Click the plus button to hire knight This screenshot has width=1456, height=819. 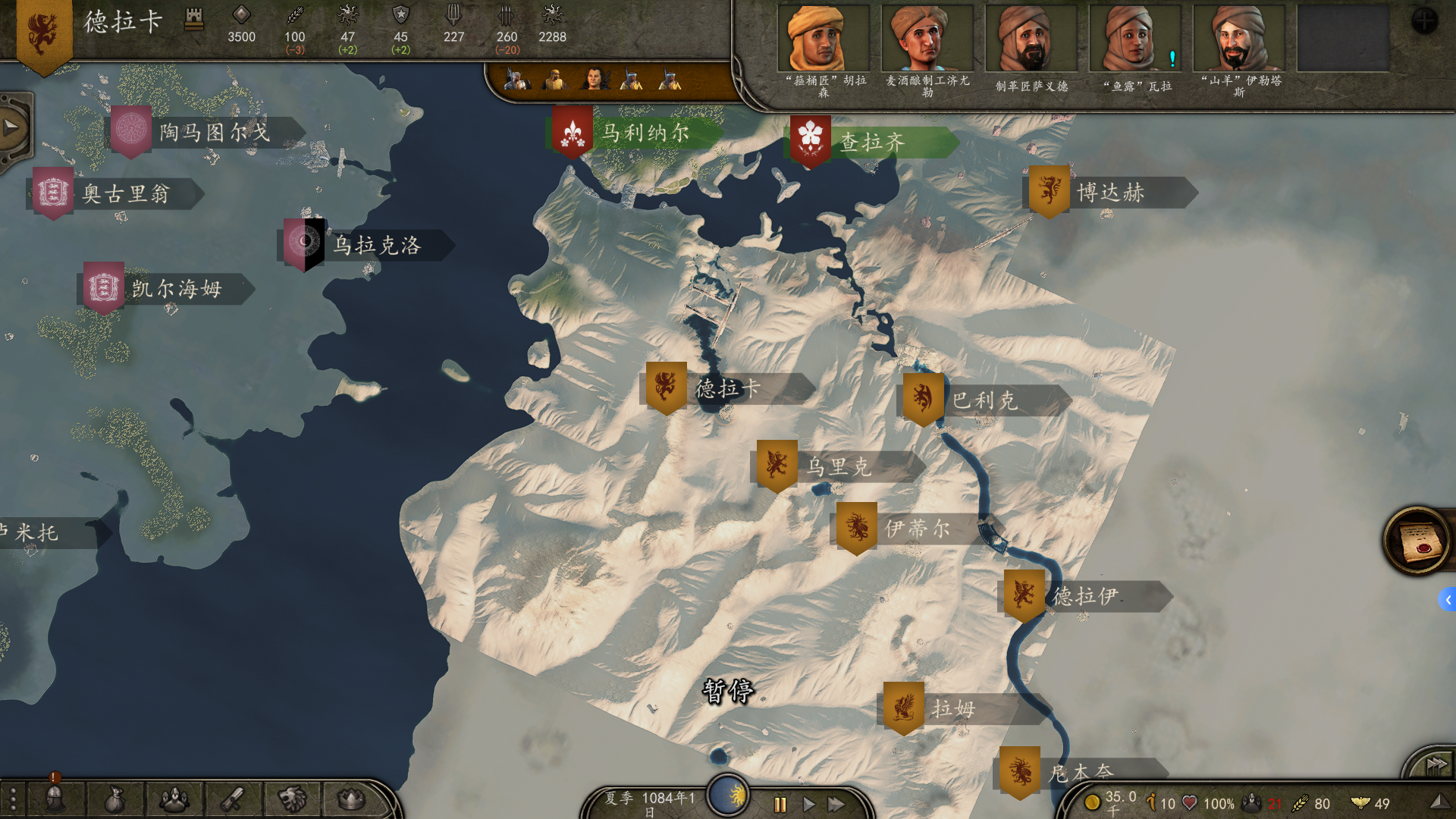pyautogui.click(x=1424, y=20)
